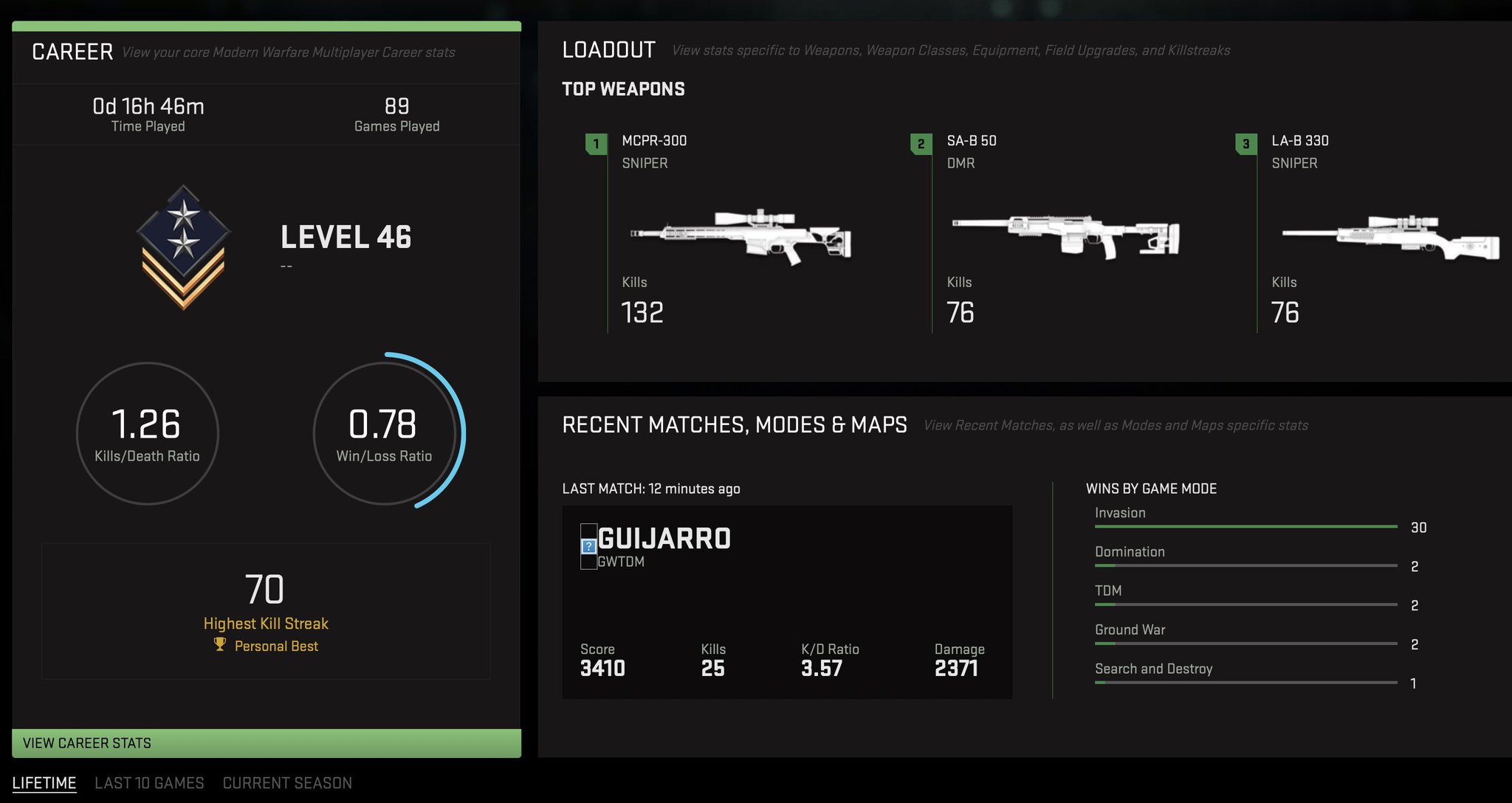Expand the RECENT MATCHES, MODES & MAPS section
This screenshot has width=1512, height=803.
(734, 425)
